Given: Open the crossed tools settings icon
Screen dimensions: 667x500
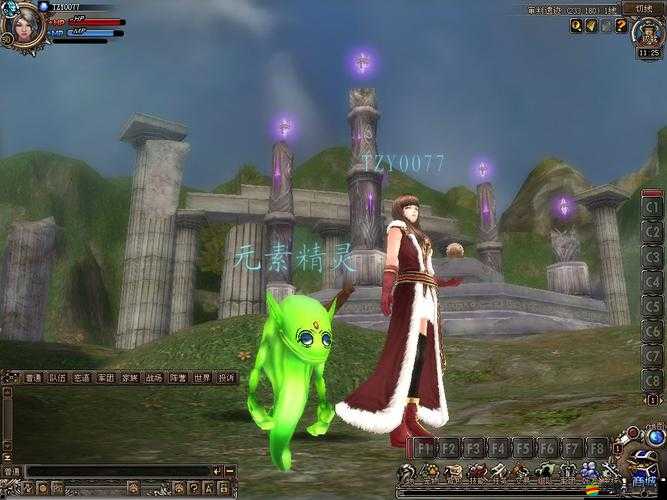Looking at the screenshot, I should click(609, 472).
